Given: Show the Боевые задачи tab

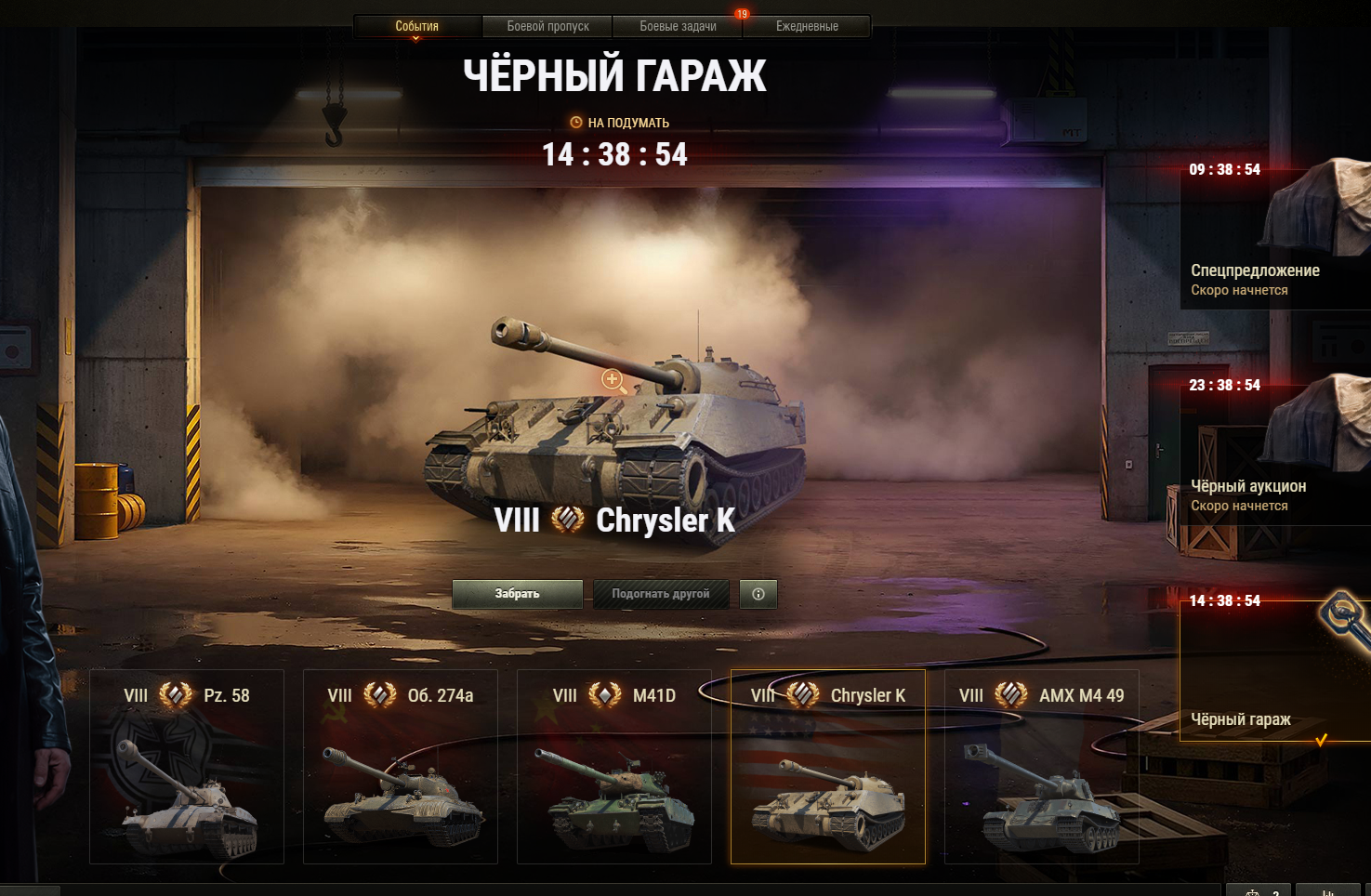Looking at the screenshot, I should [678, 26].
